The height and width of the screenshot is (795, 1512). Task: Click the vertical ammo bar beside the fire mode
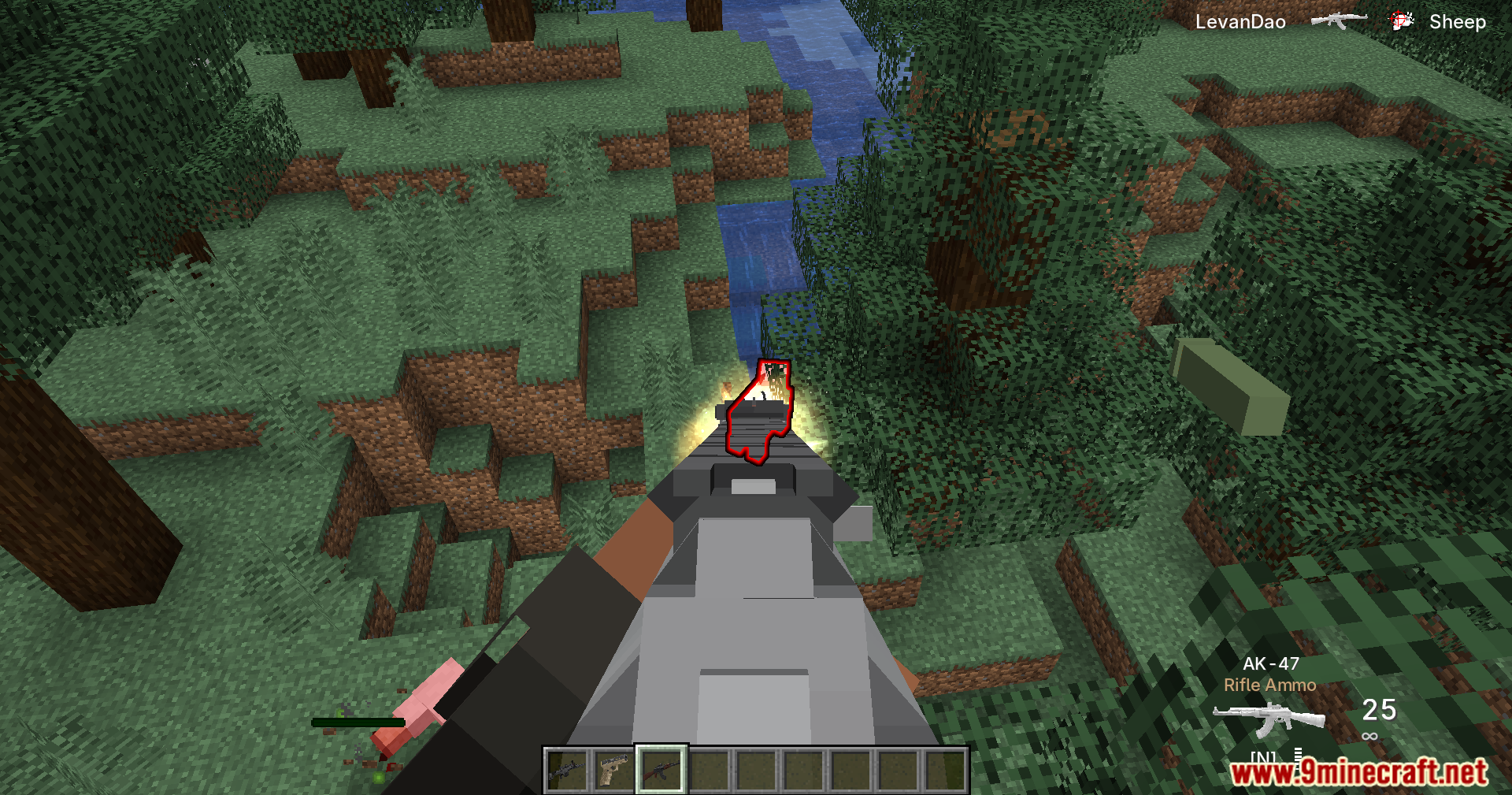(x=1298, y=755)
